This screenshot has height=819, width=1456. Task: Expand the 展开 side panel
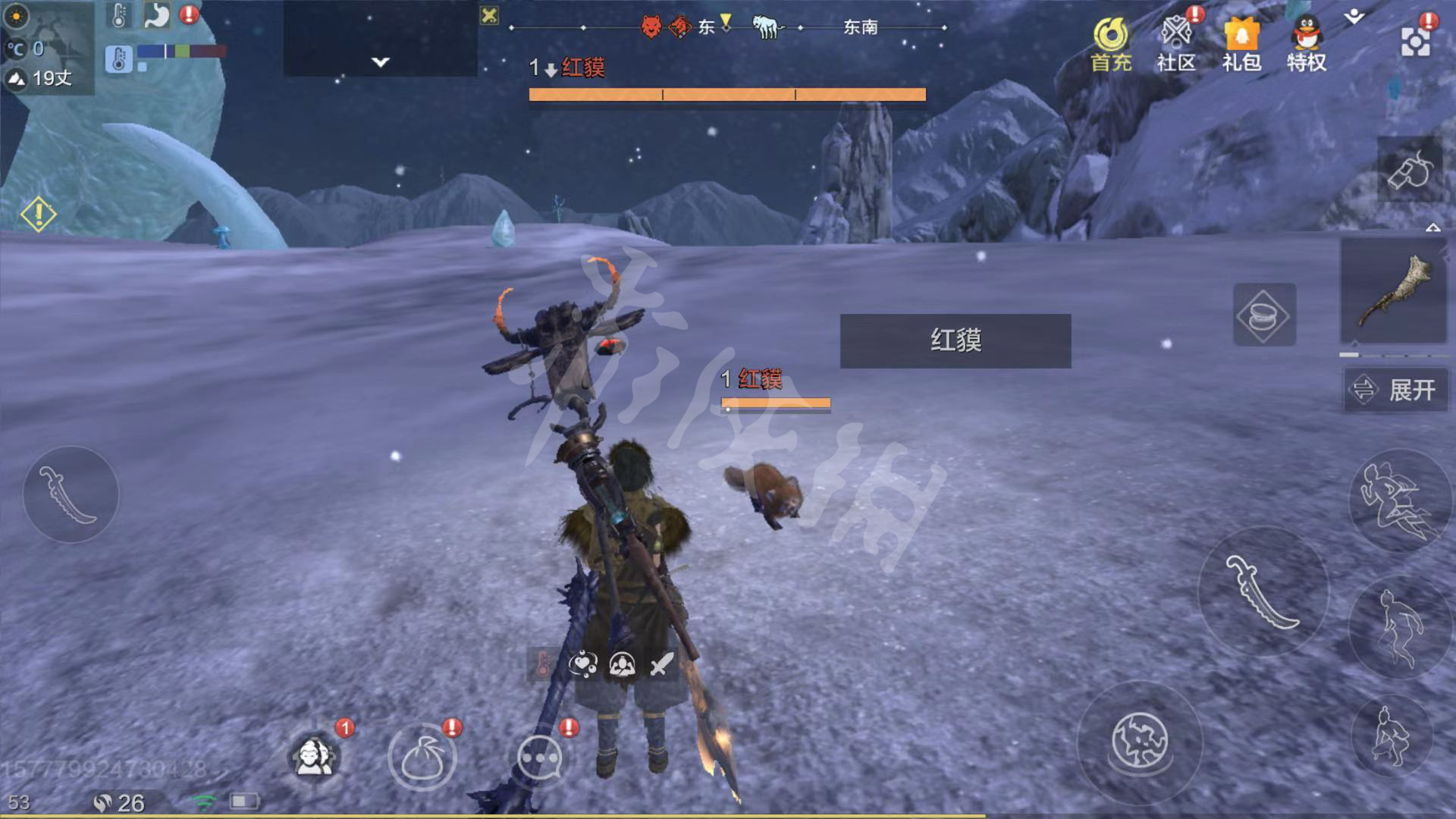(1397, 390)
